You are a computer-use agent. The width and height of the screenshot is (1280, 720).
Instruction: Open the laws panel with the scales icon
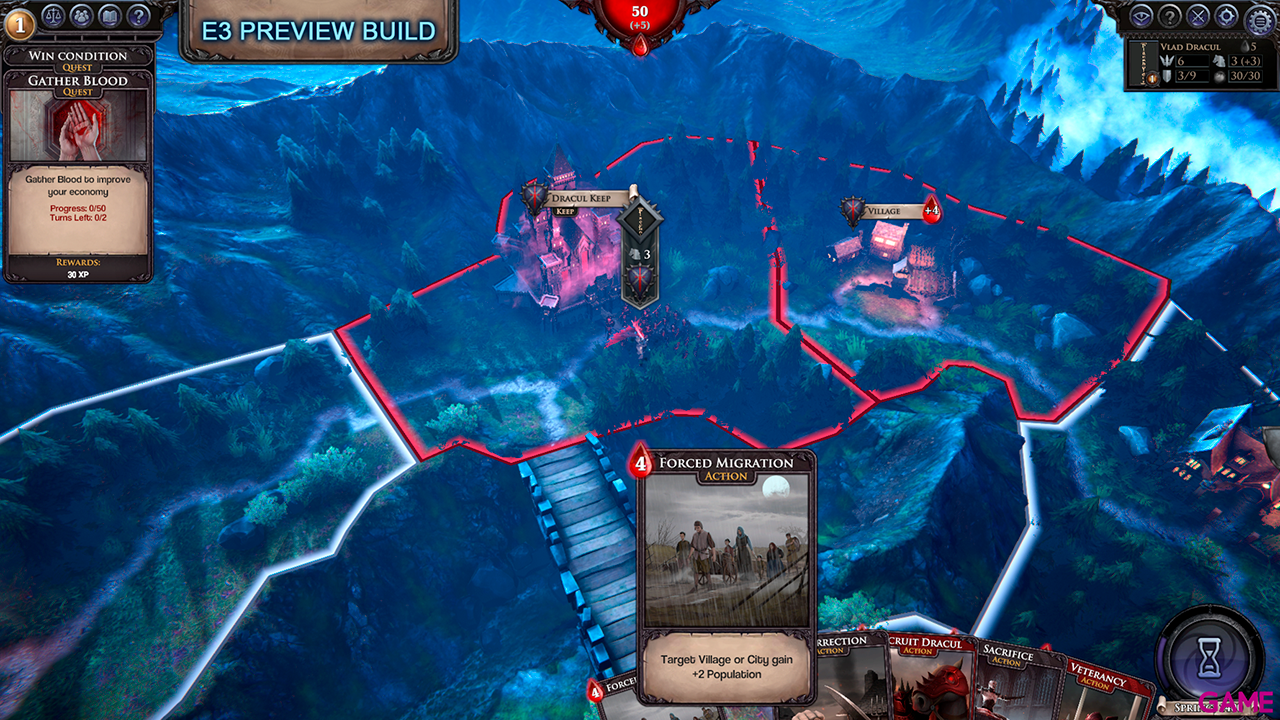coord(53,16)
